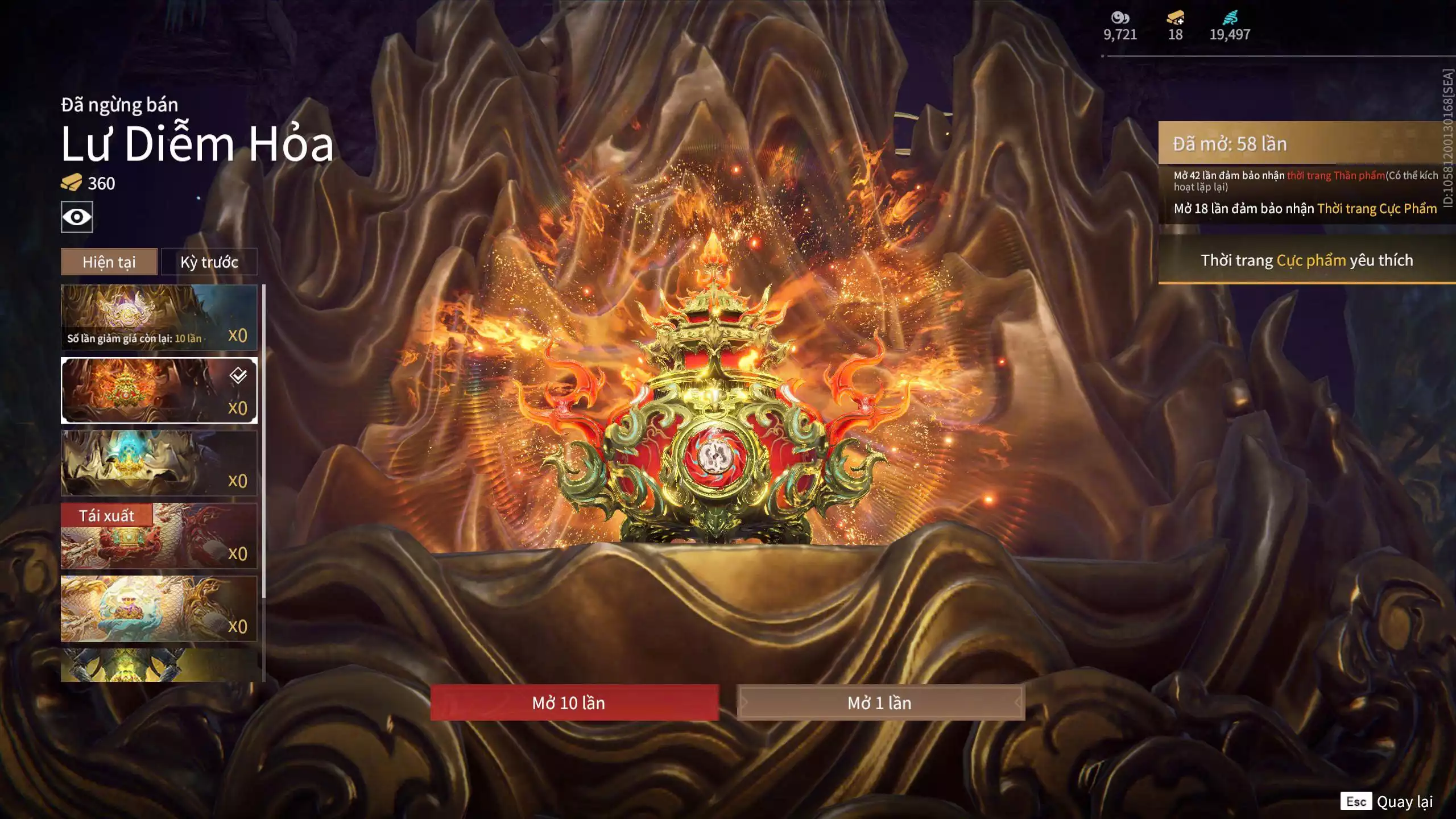1456x819 pixels.
Task: Toggle the eye preview icon
Action: point(77,217)
